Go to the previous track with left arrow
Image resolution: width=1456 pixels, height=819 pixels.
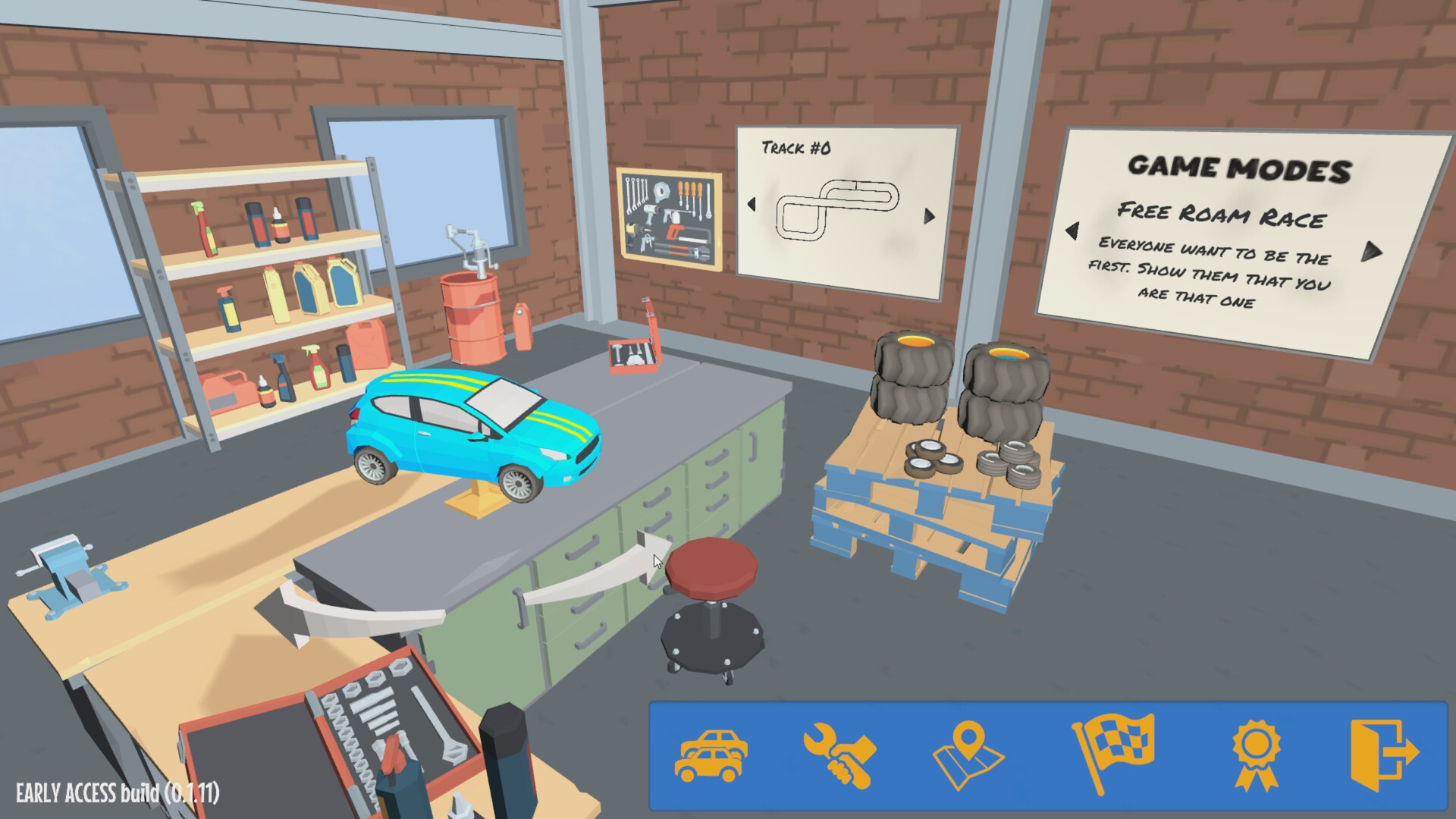[752, 204]
